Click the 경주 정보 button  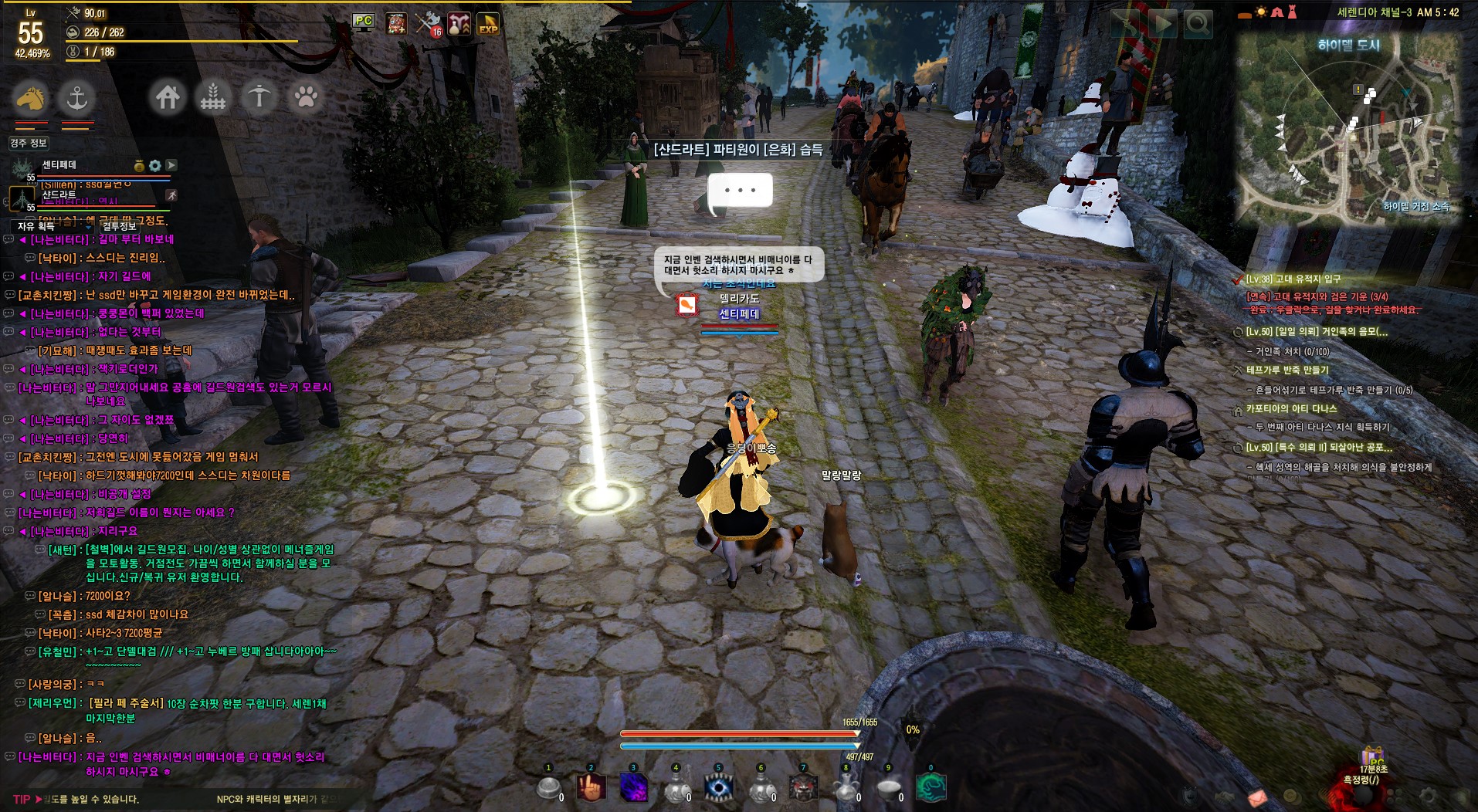pos(29,143)
